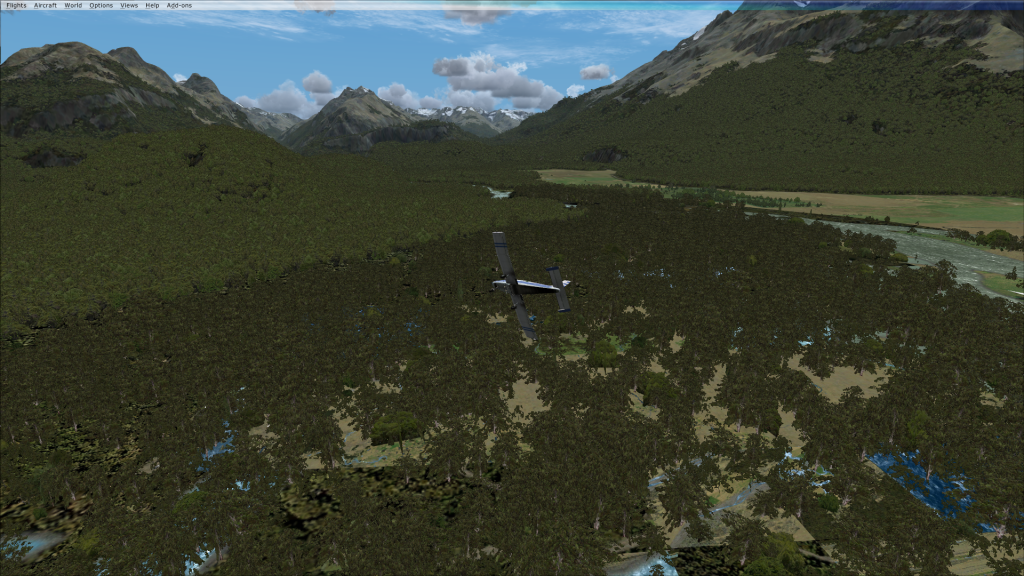Open the Flights menu
Image resolution: width=1024 pixels, height=576 pixels.
pyautogui.click(x=16, y=5)
